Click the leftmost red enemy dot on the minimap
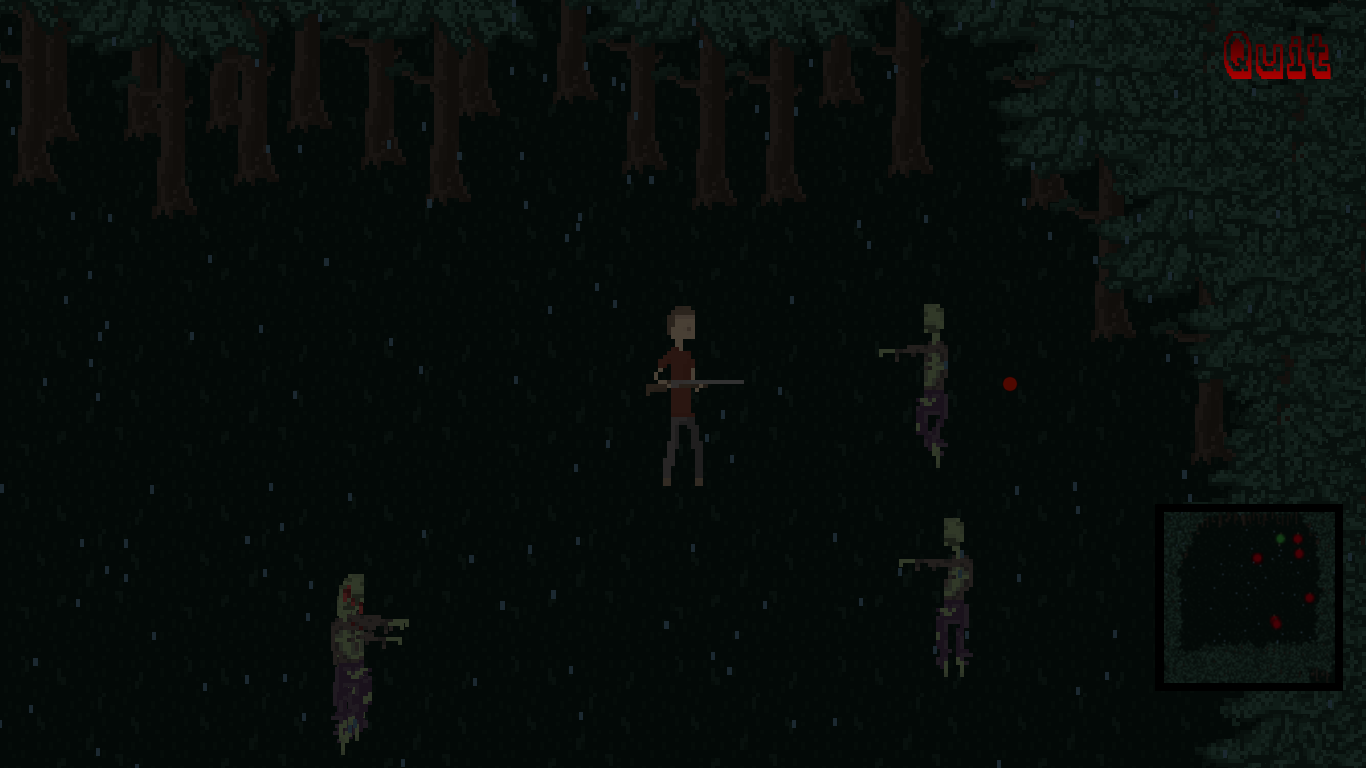The height and width of the screenshot is (768, 1366). 1258,558
